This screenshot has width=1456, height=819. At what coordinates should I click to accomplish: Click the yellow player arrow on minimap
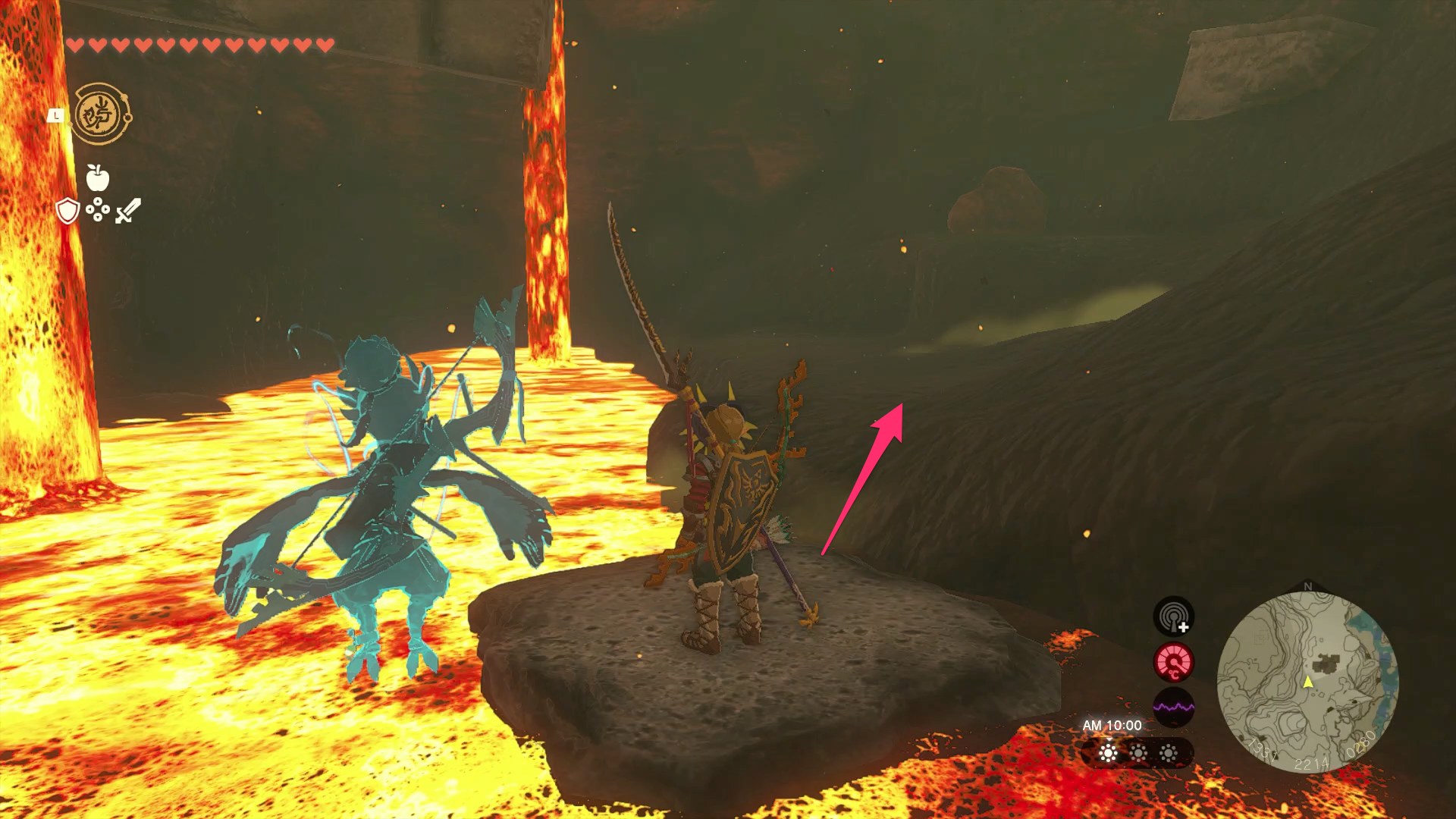point(1307,682)
